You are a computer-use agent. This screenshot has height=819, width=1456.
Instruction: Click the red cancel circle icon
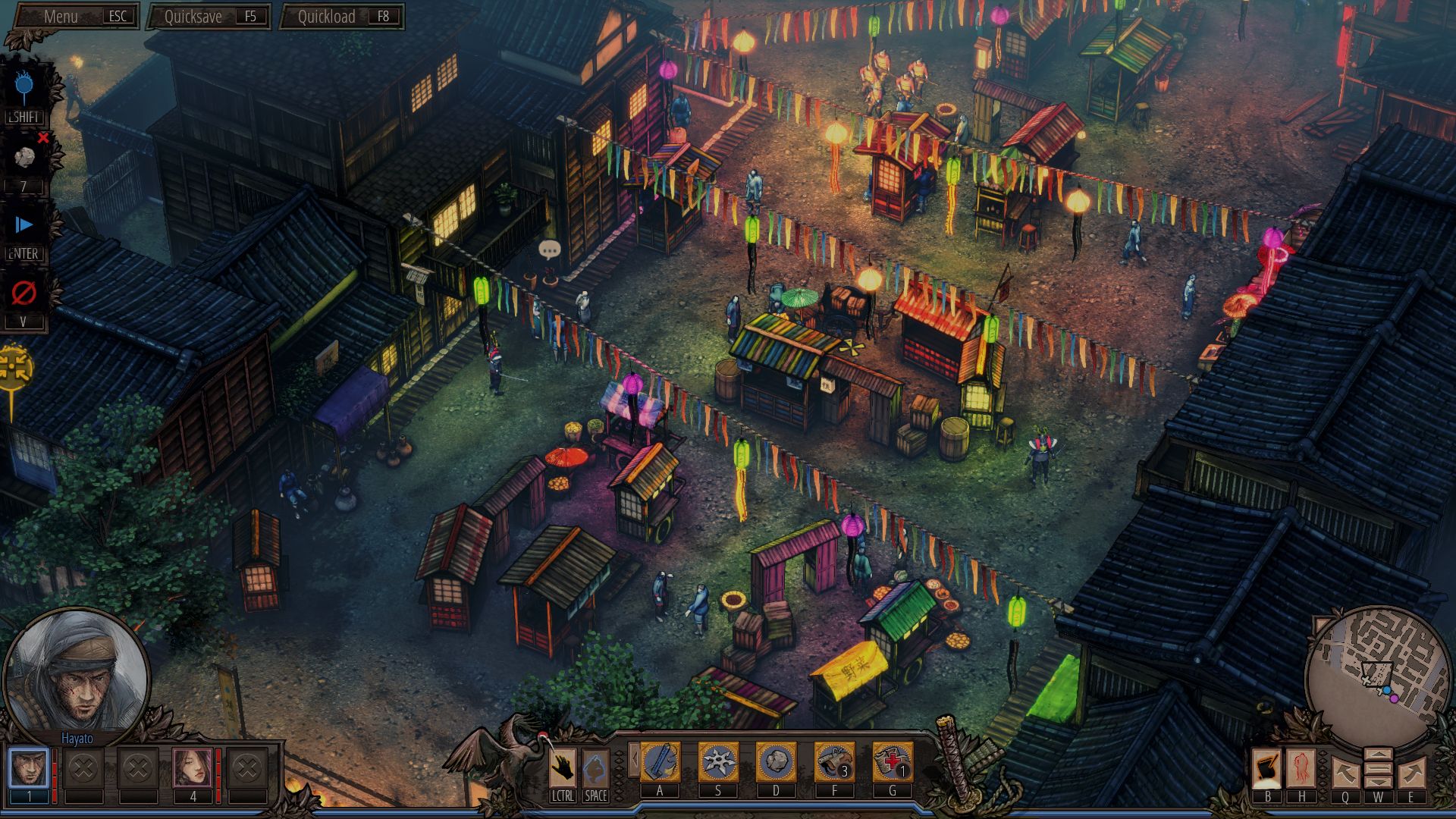24,293
